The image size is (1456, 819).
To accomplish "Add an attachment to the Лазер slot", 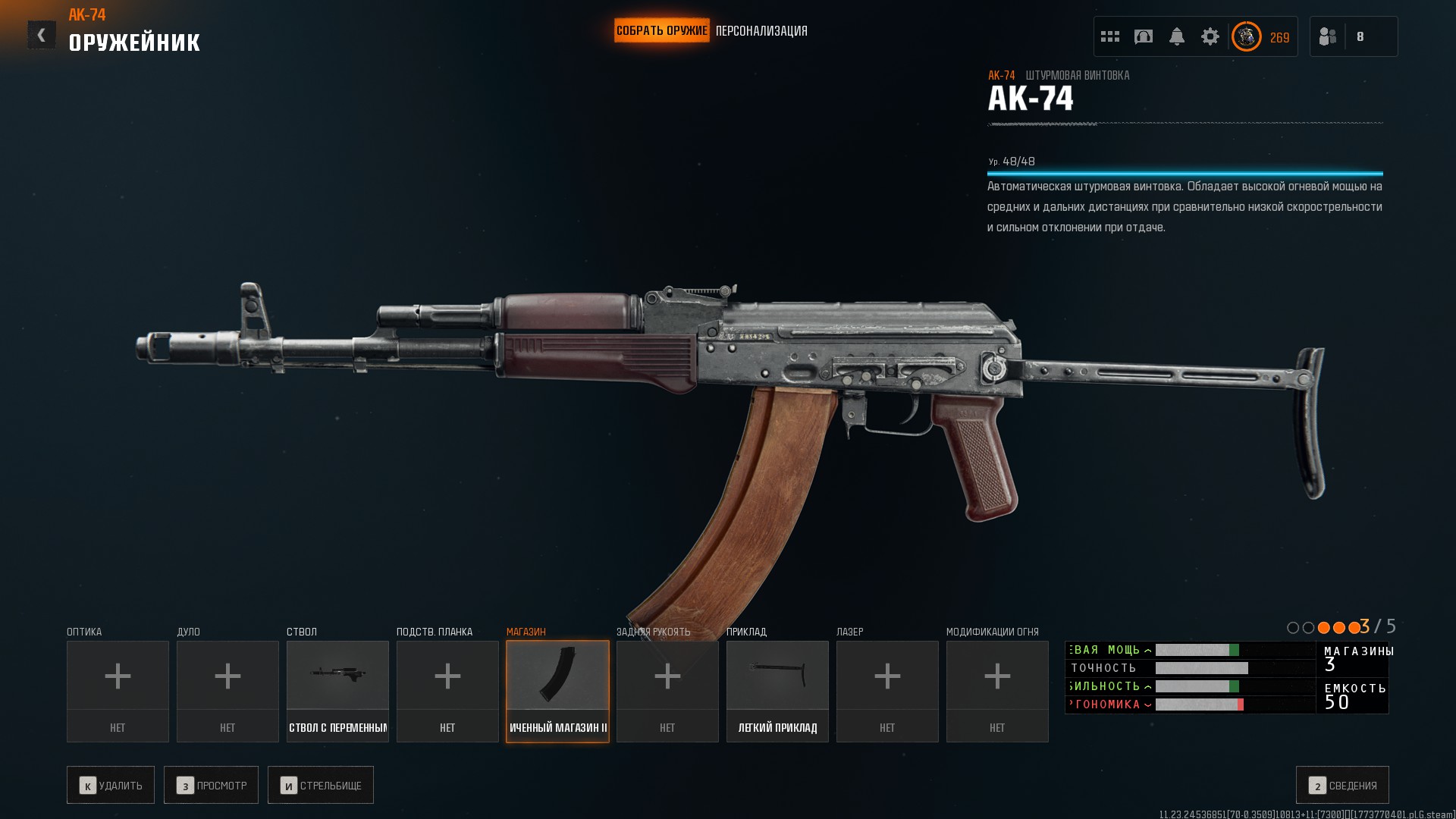I will point(887,691).
